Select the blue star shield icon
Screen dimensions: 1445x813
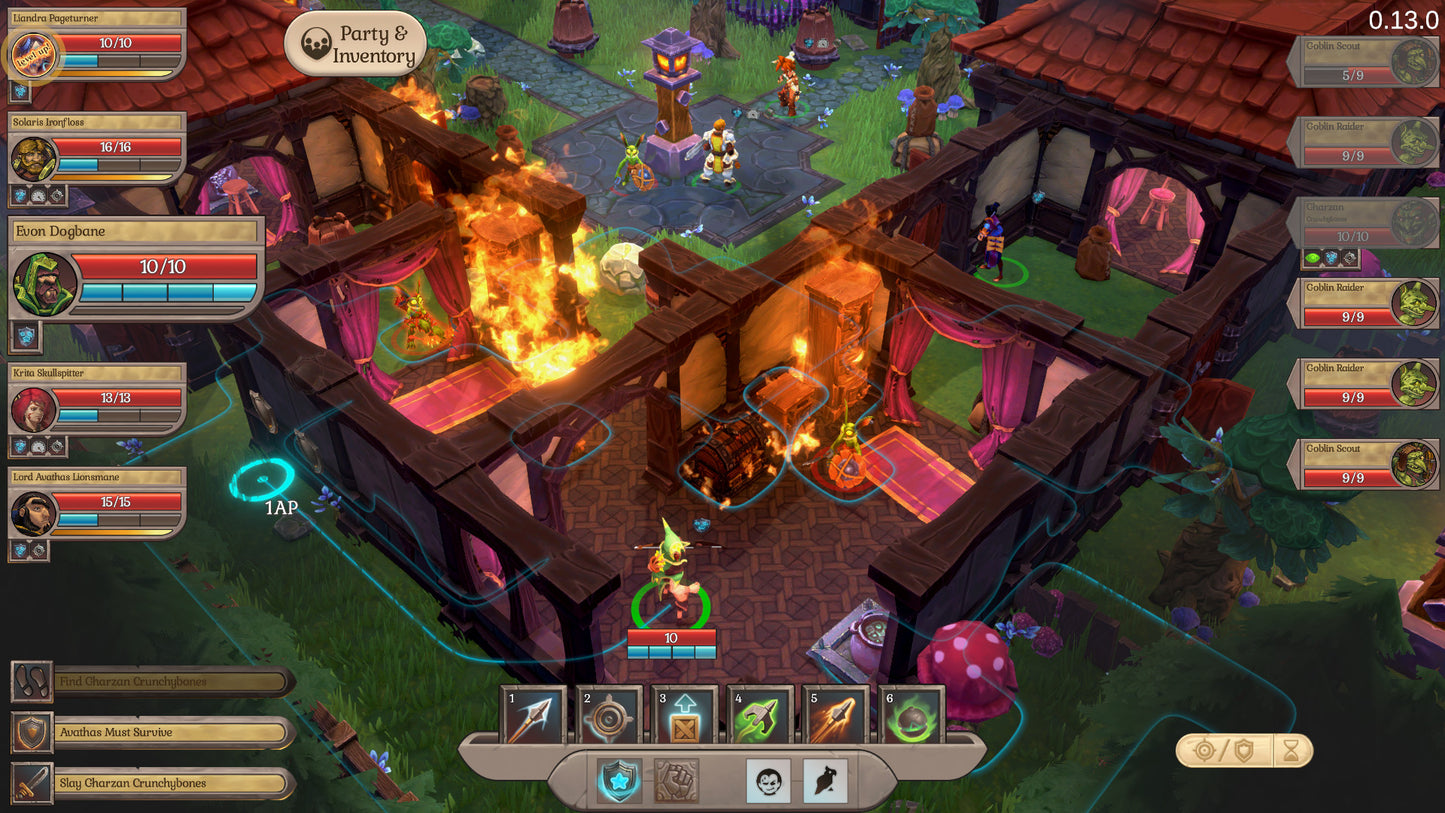click(620, 780)
